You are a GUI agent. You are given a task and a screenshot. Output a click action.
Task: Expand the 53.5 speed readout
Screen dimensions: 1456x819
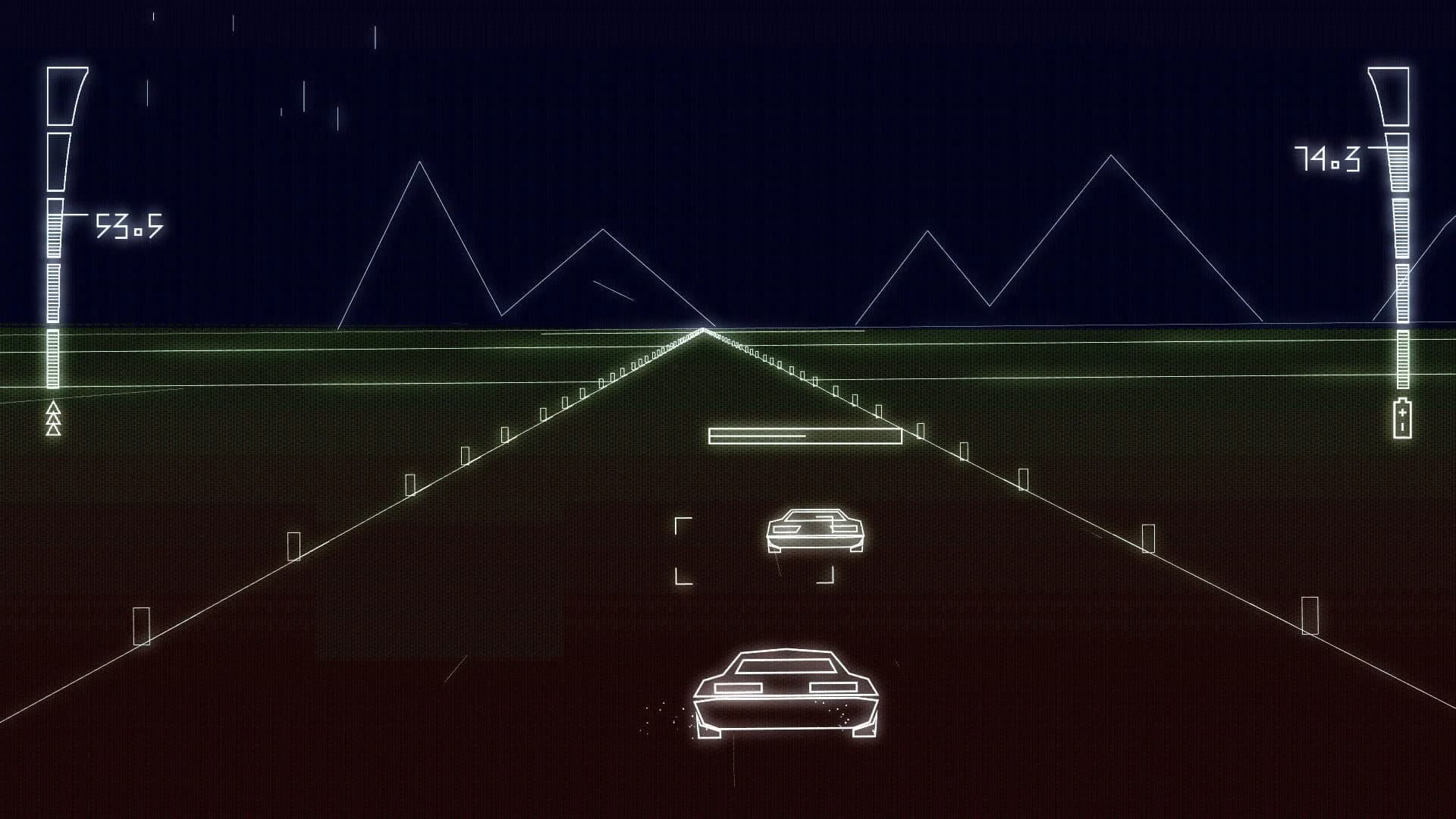click(129, 225)
